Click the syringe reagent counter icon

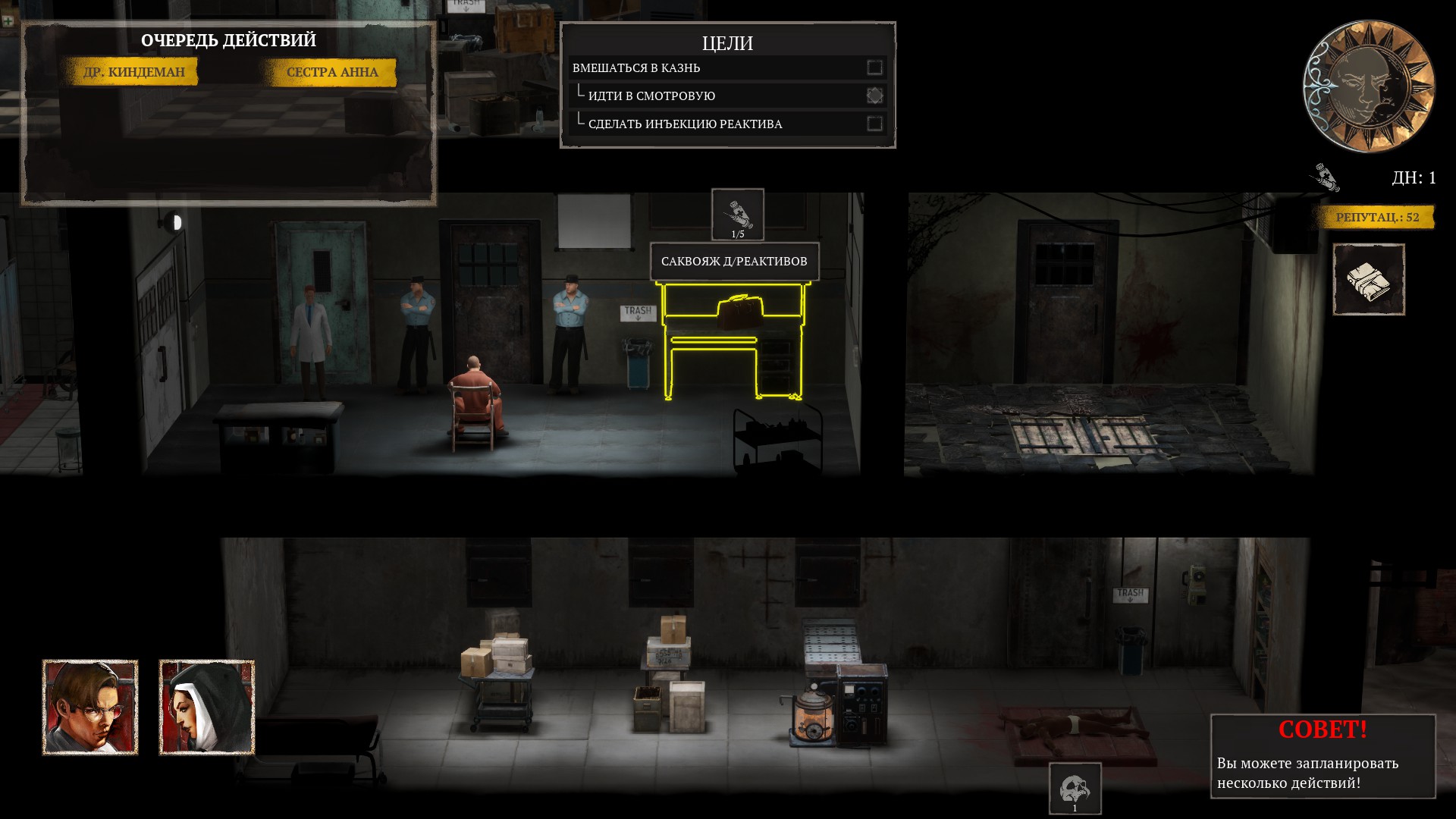737,215
